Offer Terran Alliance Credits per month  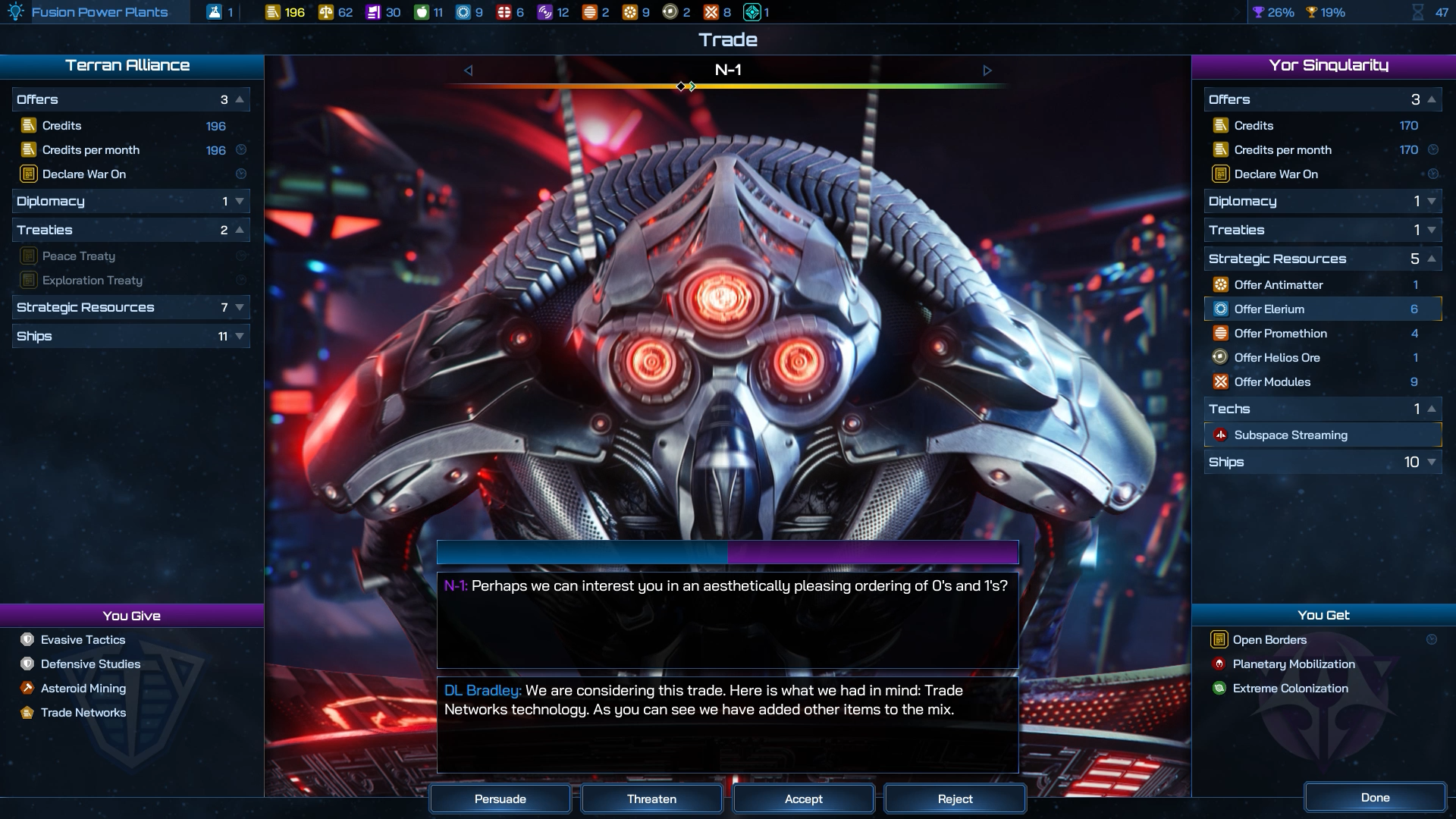[x=91, y=150]
